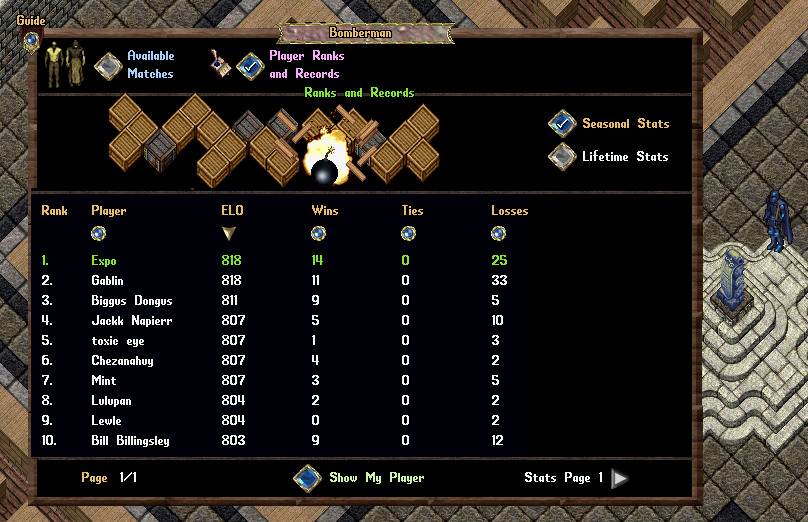Switch to Lifetime Stats
The image size is (808, 522).
click(x=562, y=156)
